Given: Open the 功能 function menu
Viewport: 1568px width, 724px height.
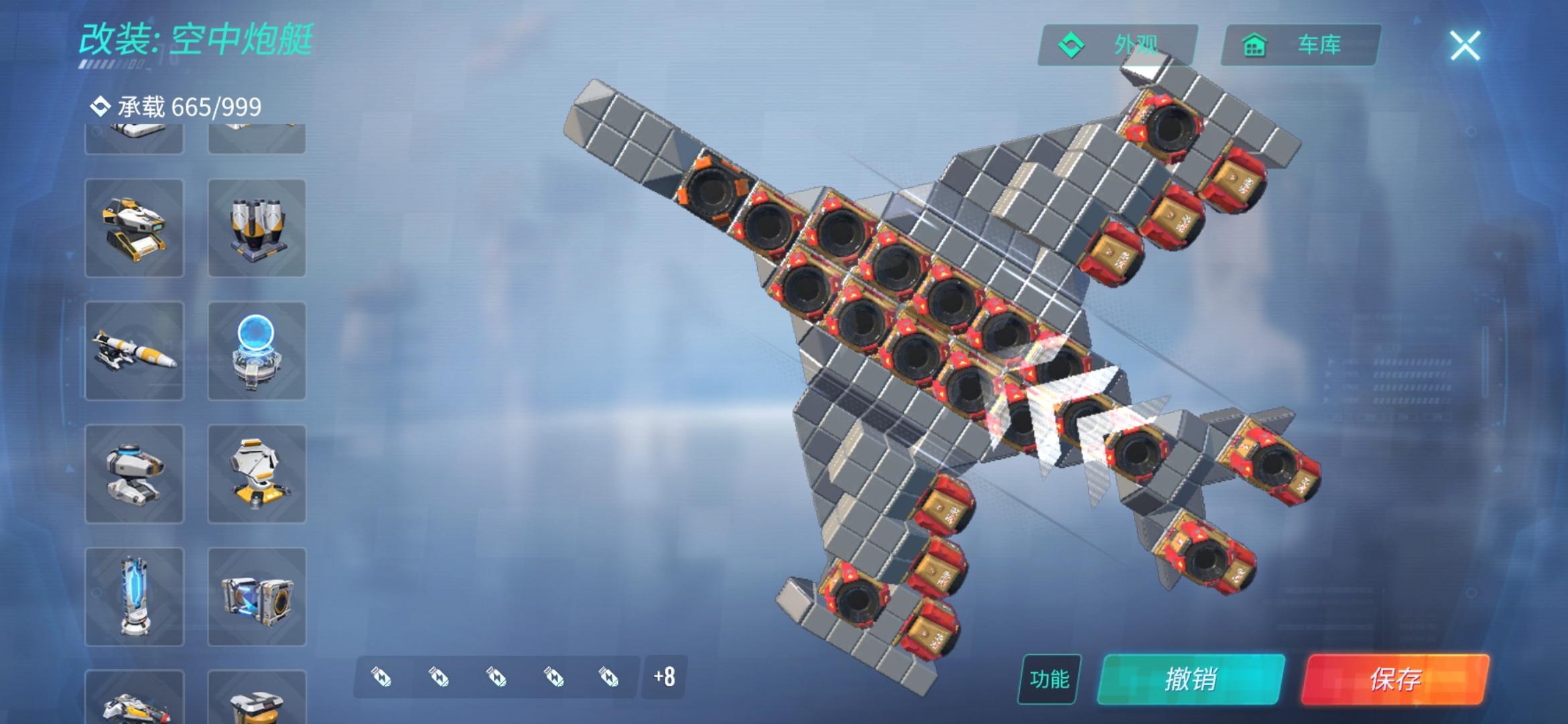Looking at the screenshot, I should coord(1049,679).
